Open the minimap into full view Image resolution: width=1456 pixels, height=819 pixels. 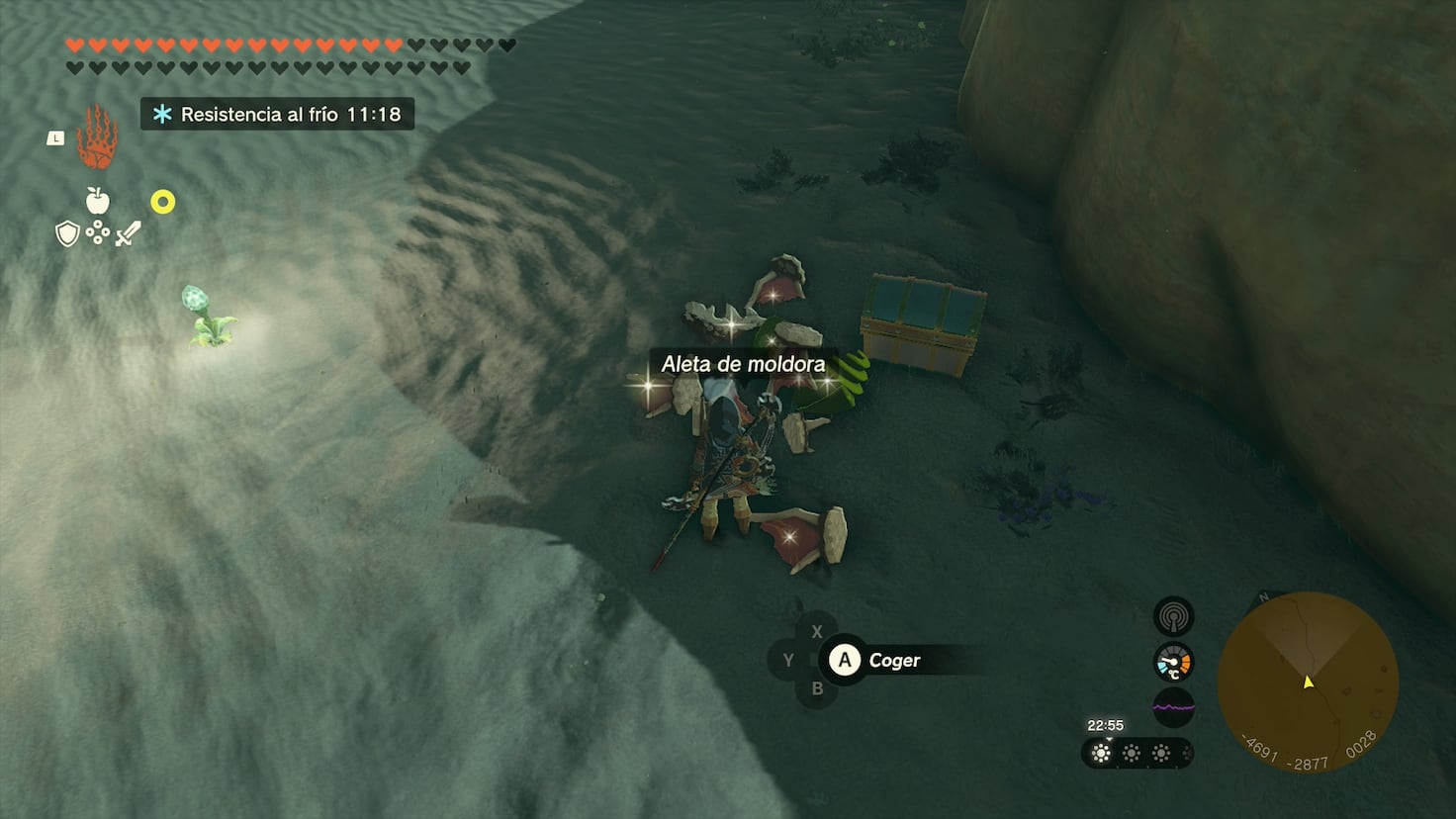pos(1308,680)
